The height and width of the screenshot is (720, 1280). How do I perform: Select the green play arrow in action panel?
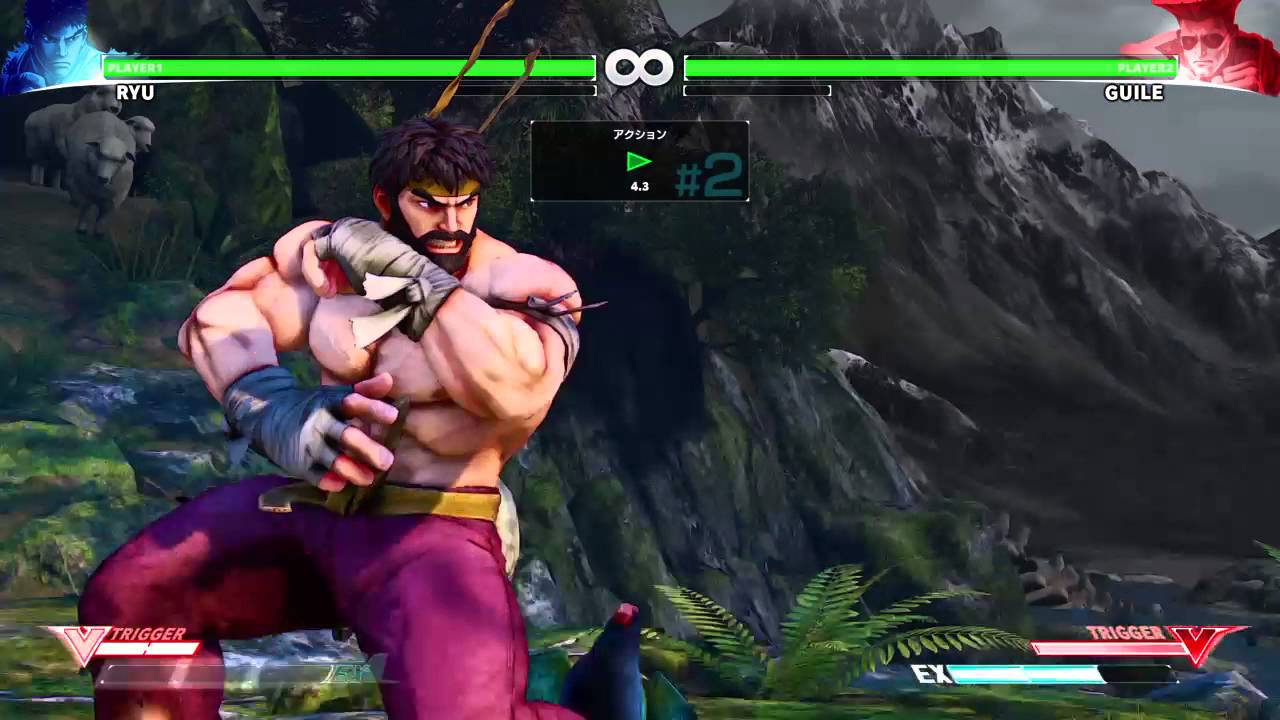point(639,161)
